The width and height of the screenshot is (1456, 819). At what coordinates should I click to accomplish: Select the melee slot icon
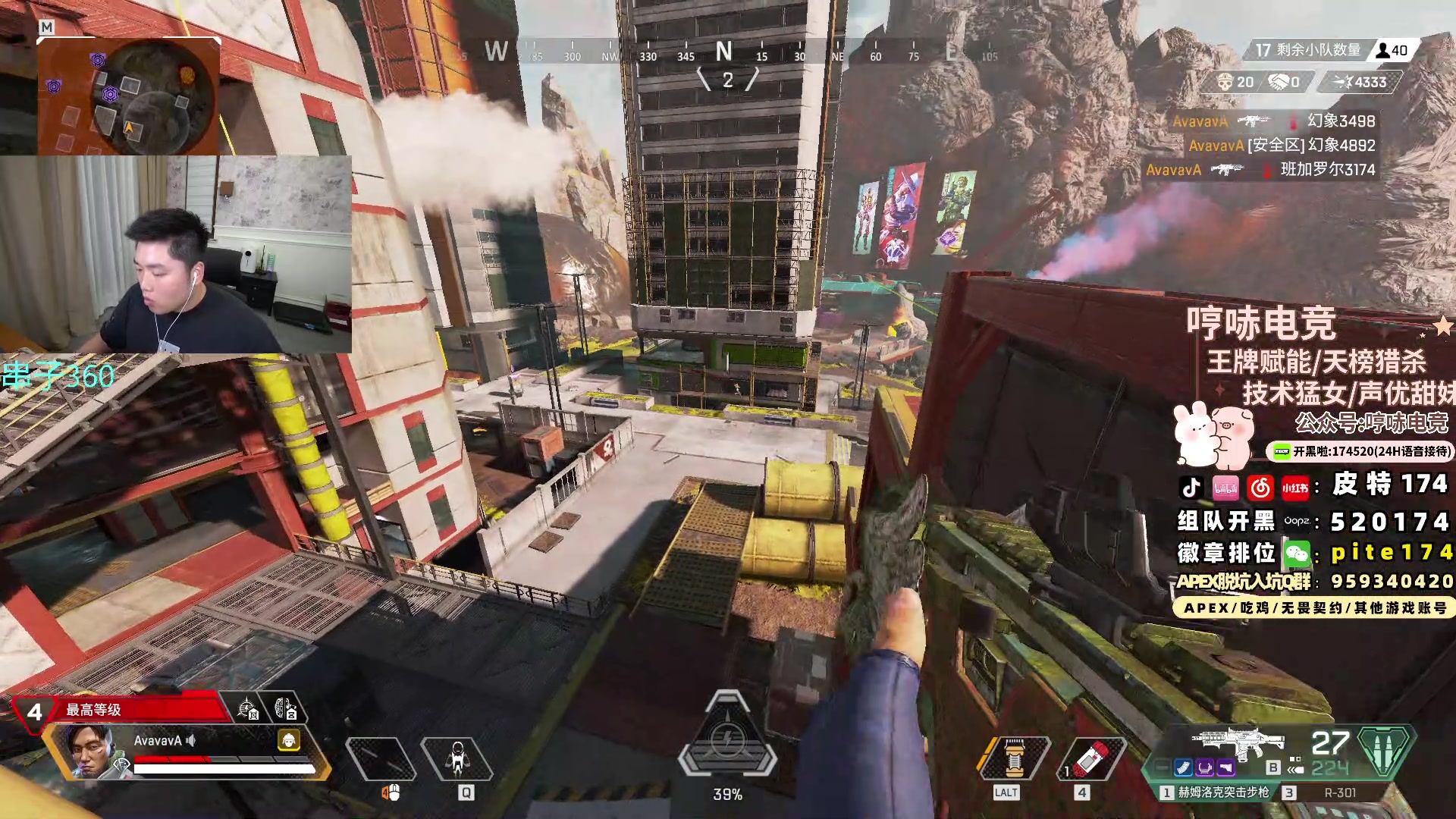click(381, 758)
